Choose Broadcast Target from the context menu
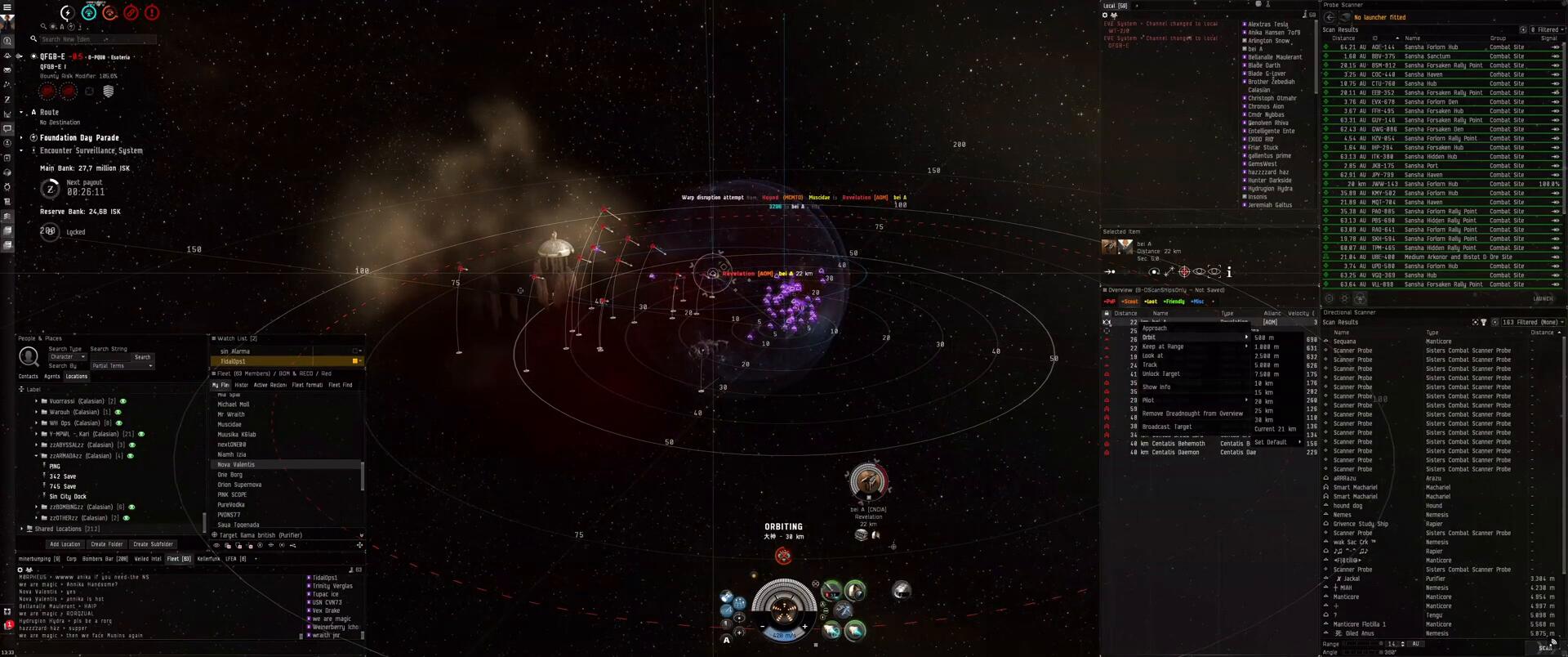Viewport: 1568px width, 657px height. [1166, 427]
